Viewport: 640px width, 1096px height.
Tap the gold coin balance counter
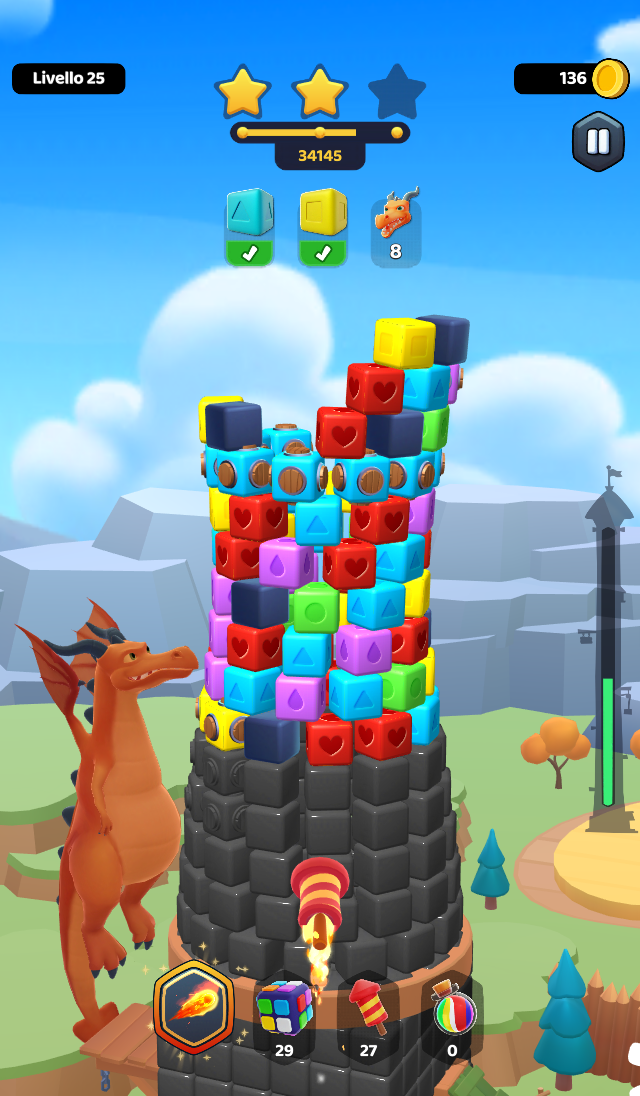[571, 78]
